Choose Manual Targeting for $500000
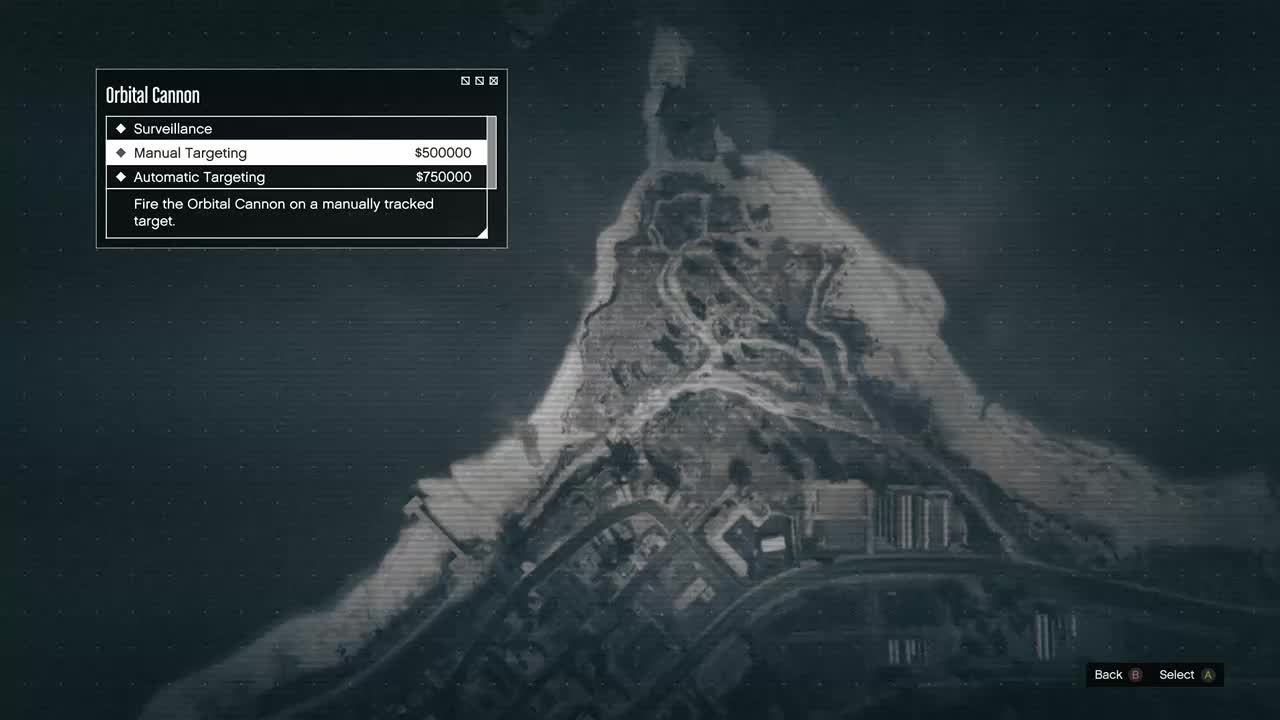Image resolution: width=1280 pixels, height=720 pixels. [x=296, y=153]
